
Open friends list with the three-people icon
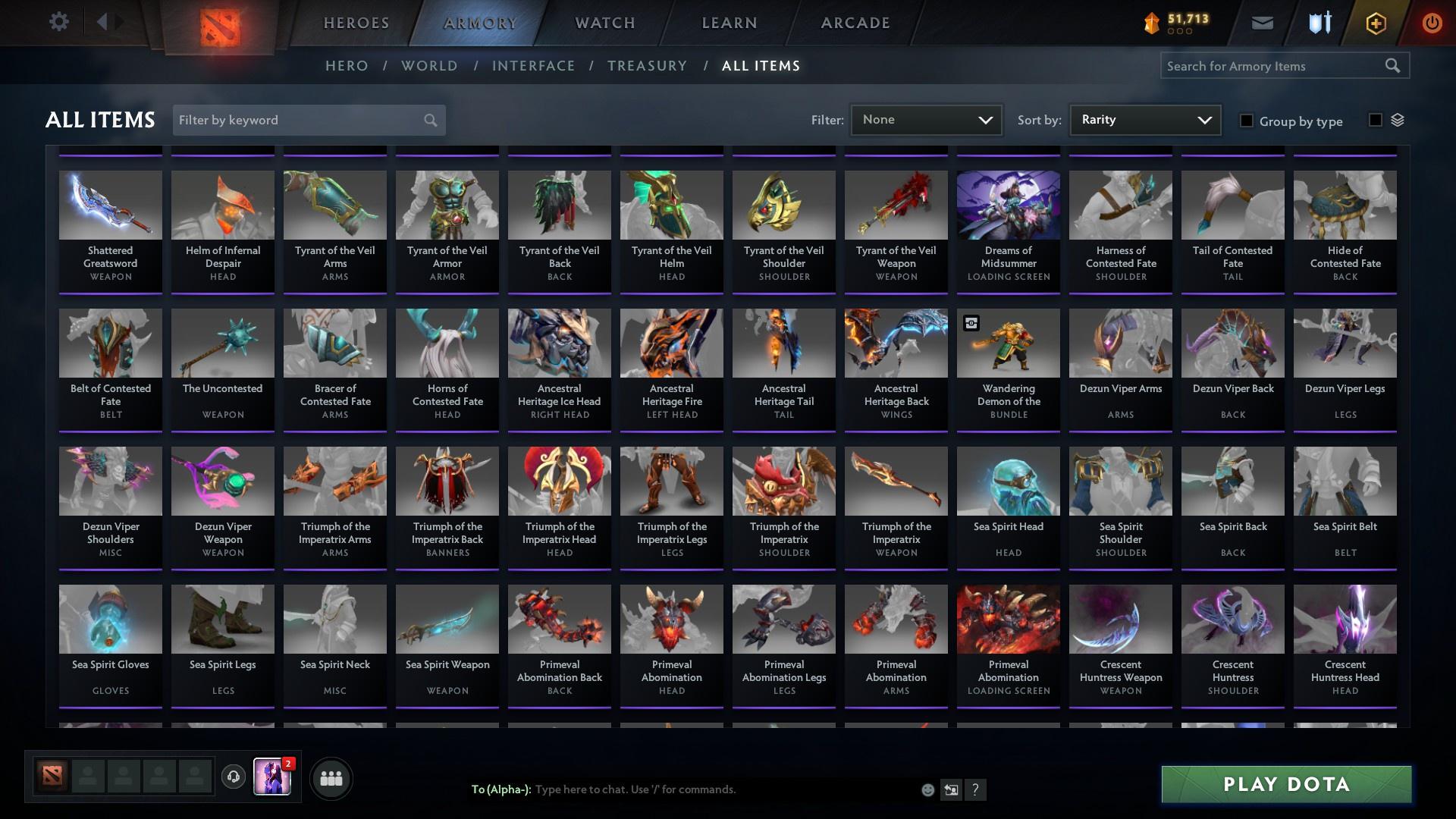pos(331,777)
